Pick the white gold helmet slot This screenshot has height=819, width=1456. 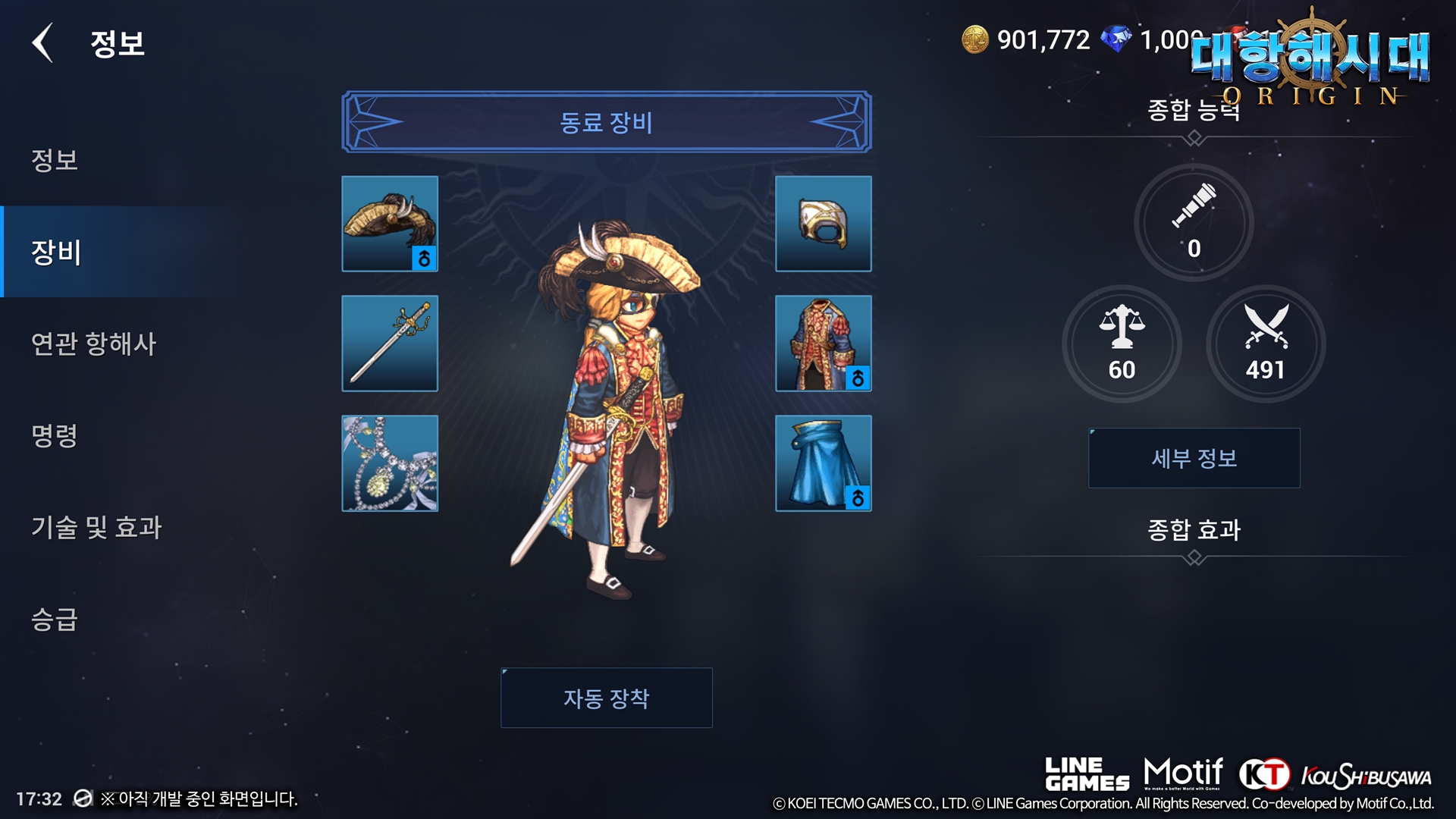click(x=823, y=224)
